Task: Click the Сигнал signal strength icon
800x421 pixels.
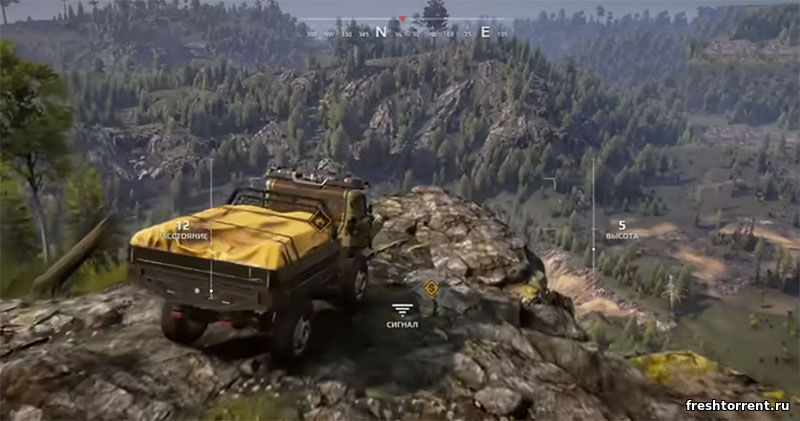Action: (x=402, y=310)
